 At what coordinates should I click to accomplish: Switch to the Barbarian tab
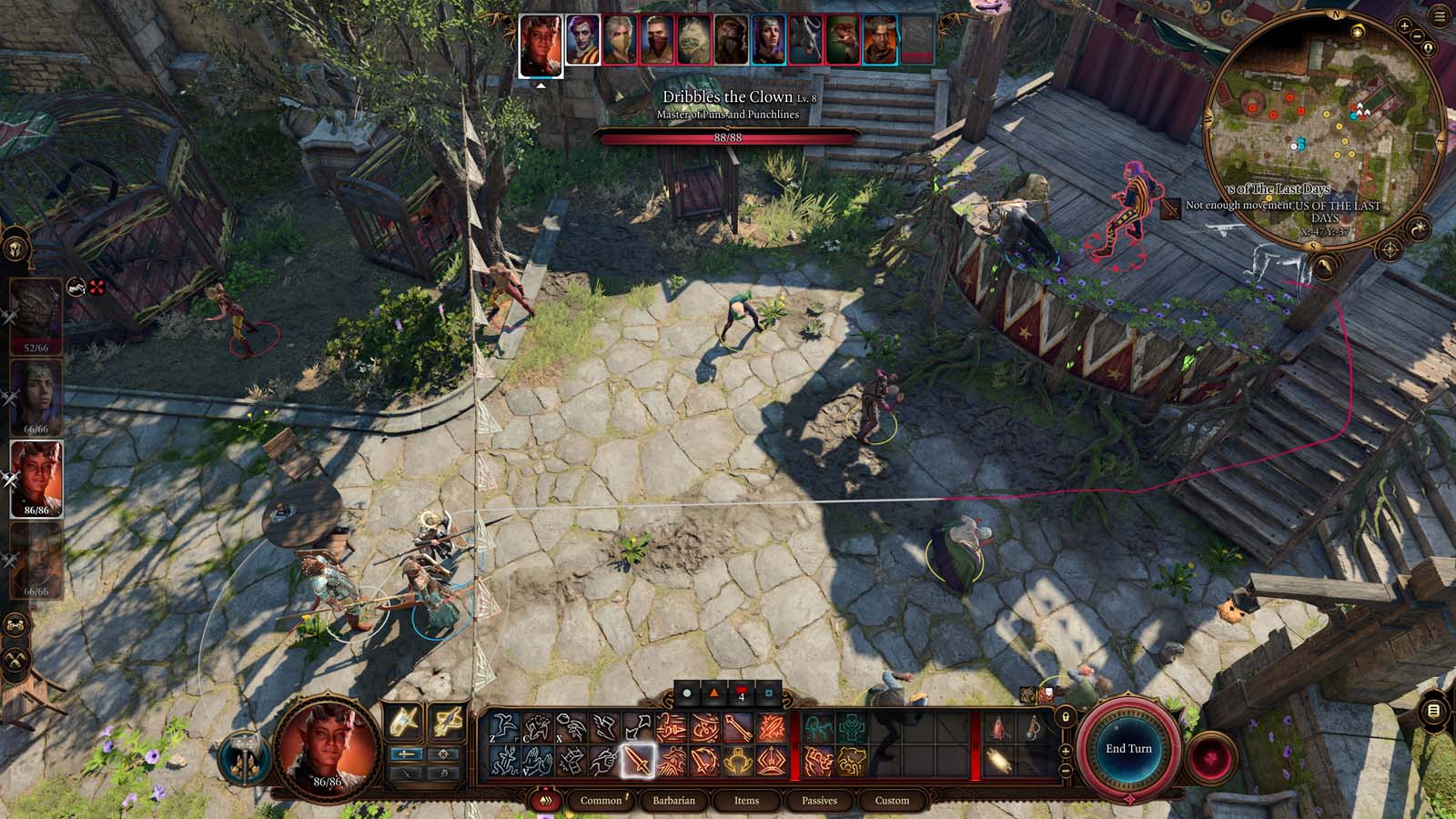[x=674, y=801]
